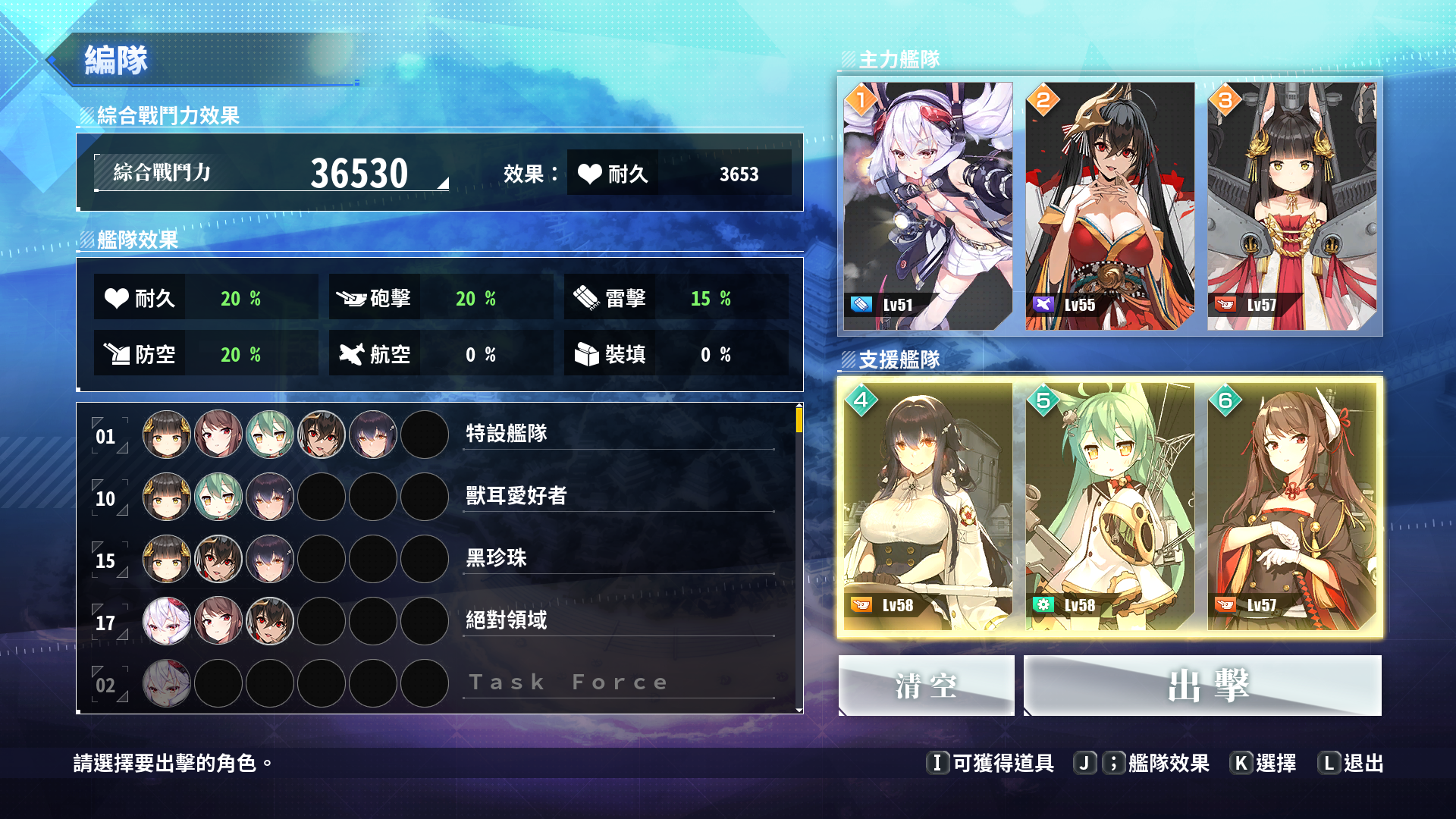Open the 絕對領域 fleet effect row
Image resolution: width=1456 pixels, height=819 pixels.
click(x=438, y=621)
